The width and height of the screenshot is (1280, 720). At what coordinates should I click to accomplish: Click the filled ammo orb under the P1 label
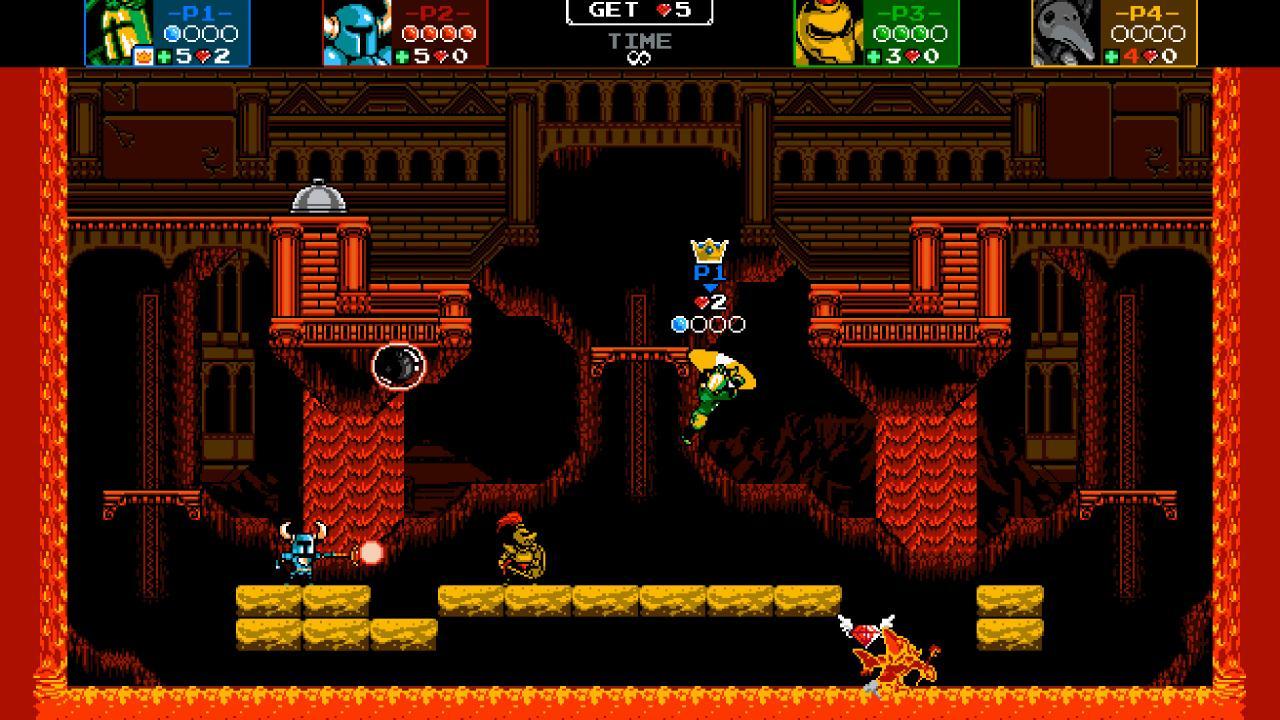click(x=677, y=323)
